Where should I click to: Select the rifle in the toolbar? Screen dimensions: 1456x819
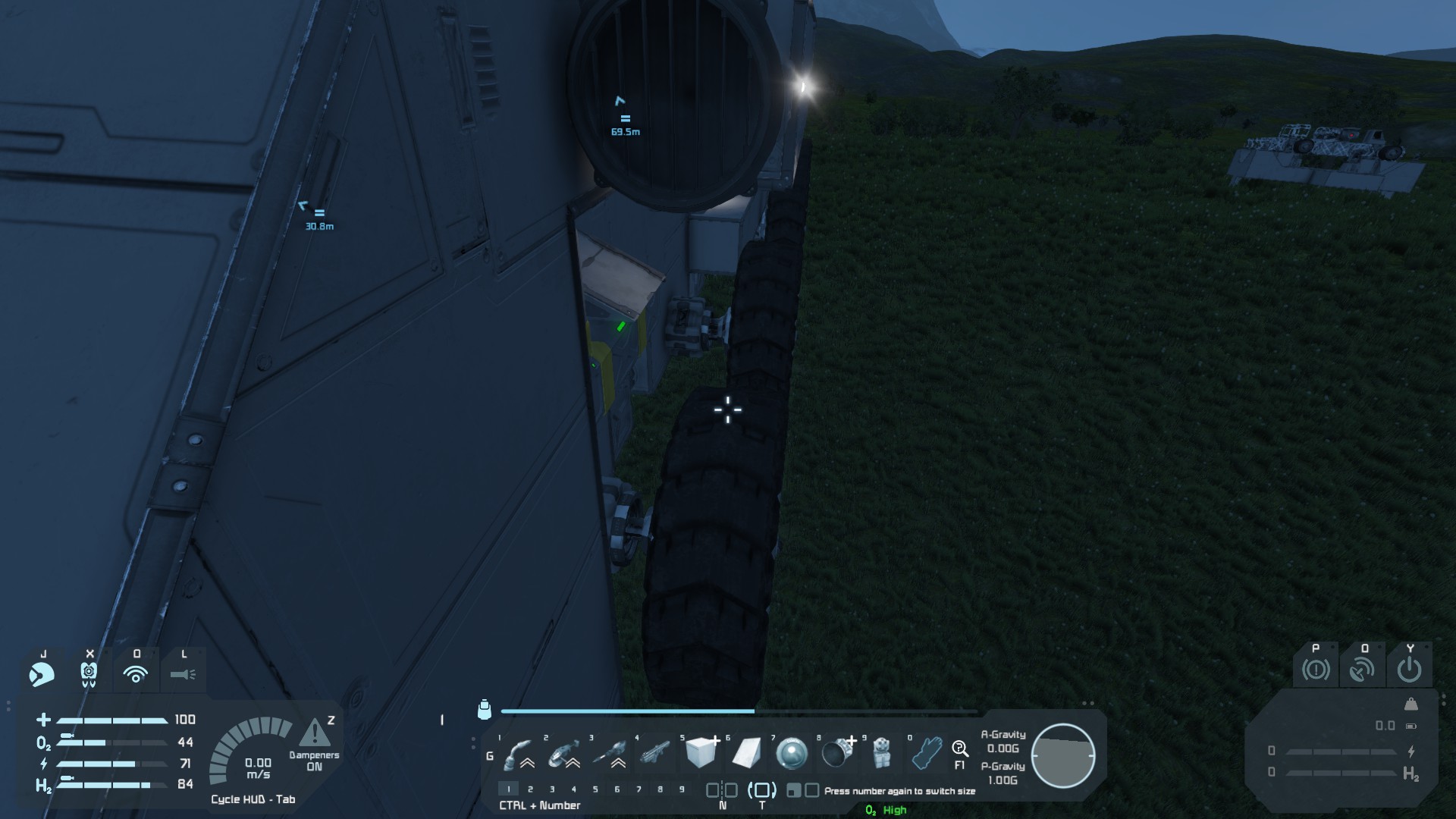[x=655, y=754]
